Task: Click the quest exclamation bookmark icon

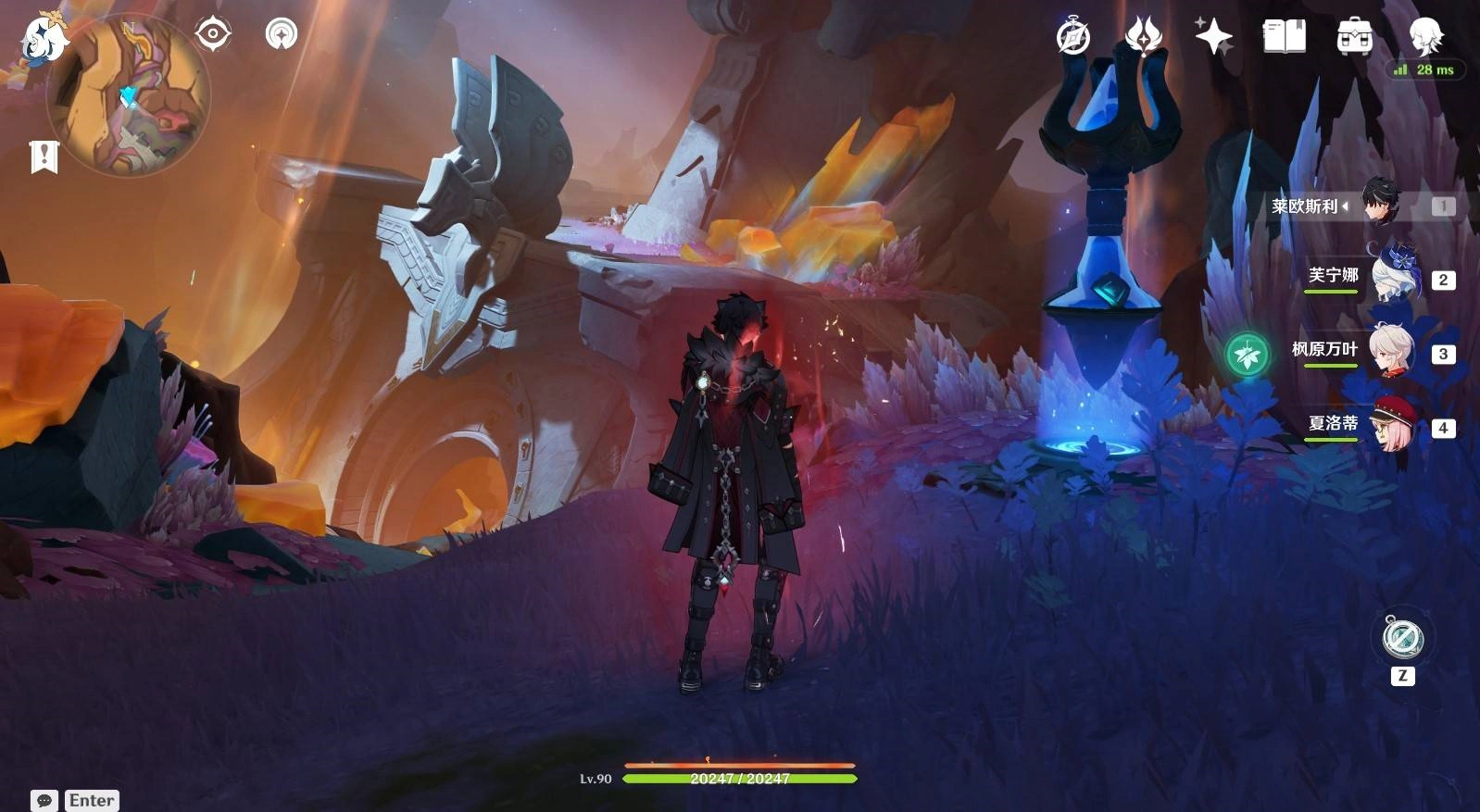Action: click(44, 156)
